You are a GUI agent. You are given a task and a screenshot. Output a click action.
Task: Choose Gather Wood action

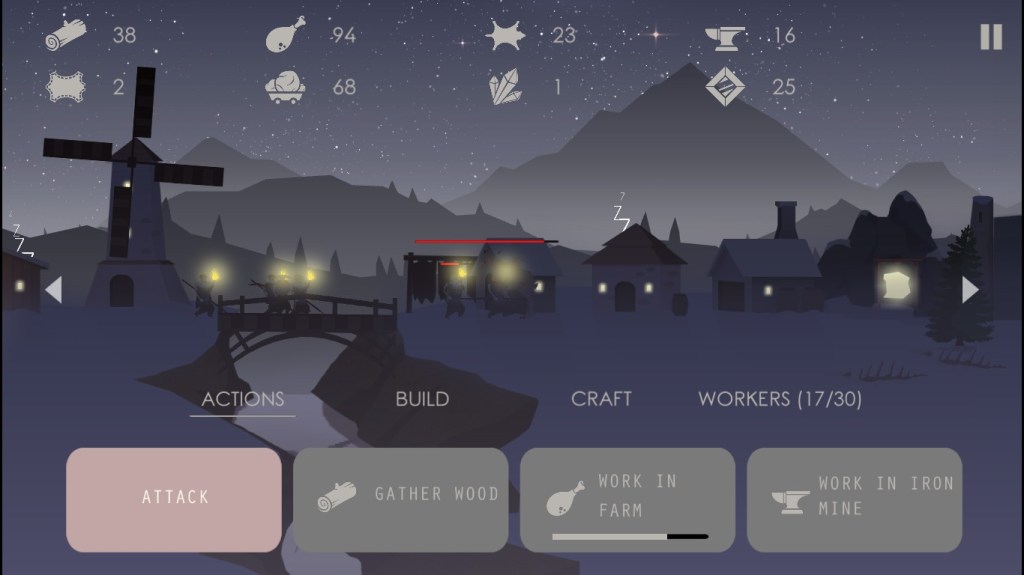click(x=401, y=499)
